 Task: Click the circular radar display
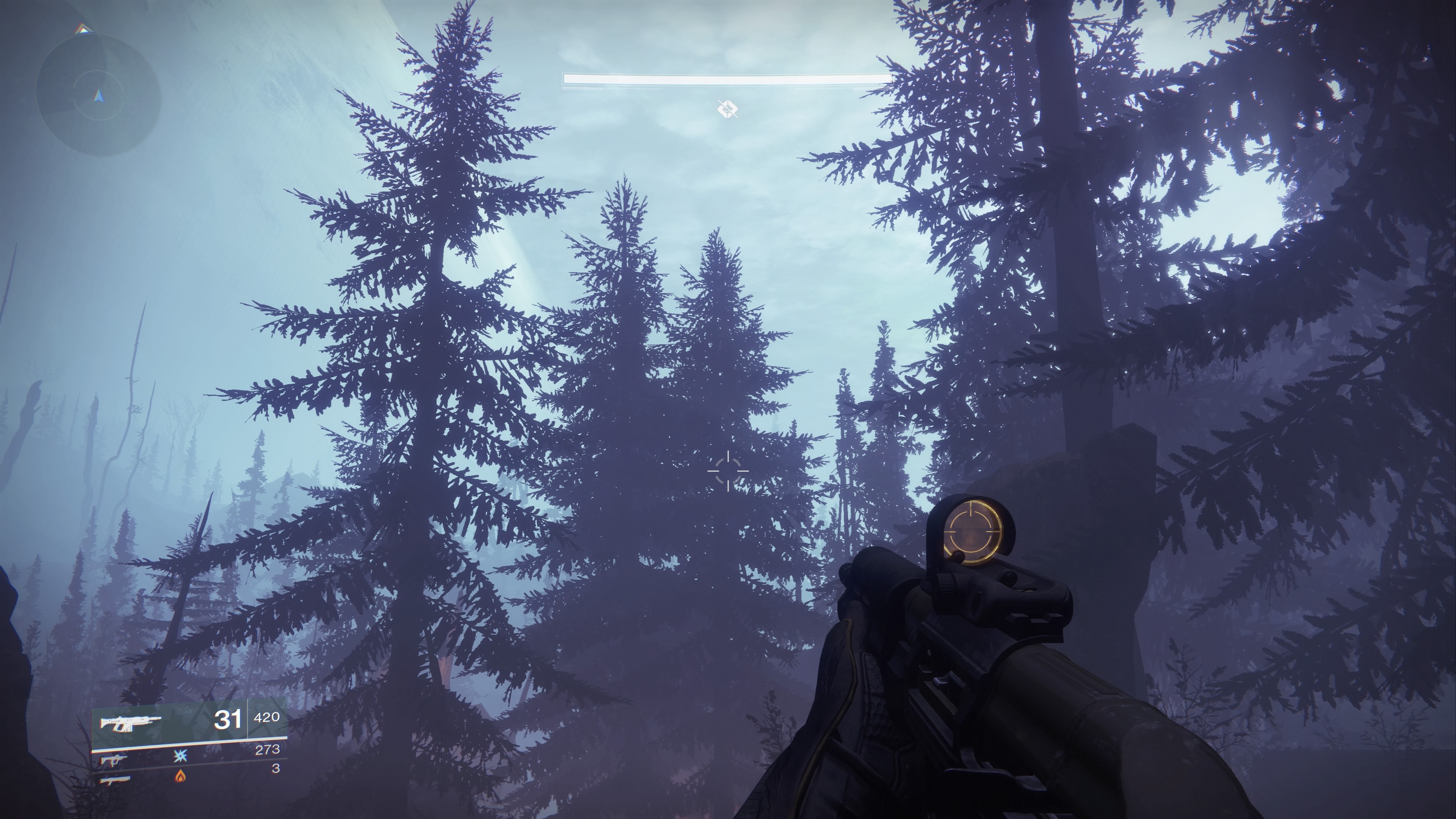(99, 94)
